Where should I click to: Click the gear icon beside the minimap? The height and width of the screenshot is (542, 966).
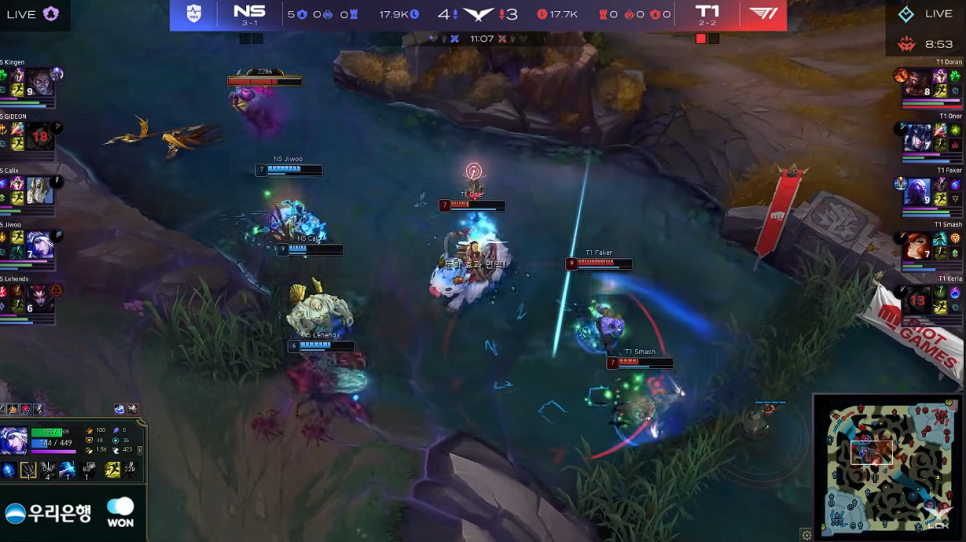coord(806,535)
